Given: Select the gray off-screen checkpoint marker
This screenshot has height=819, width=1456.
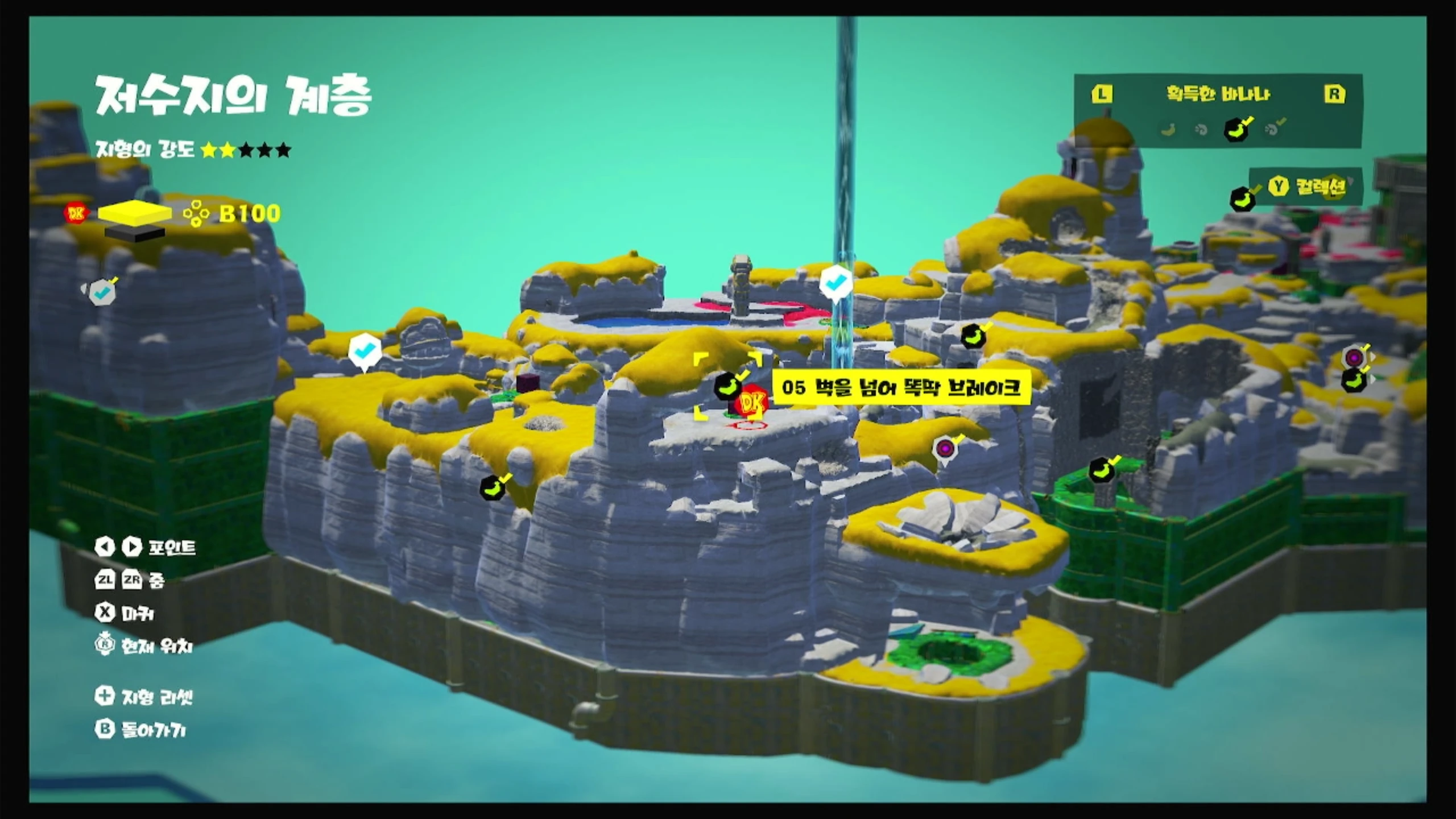Looking at the screenshot, I should 102,292.
